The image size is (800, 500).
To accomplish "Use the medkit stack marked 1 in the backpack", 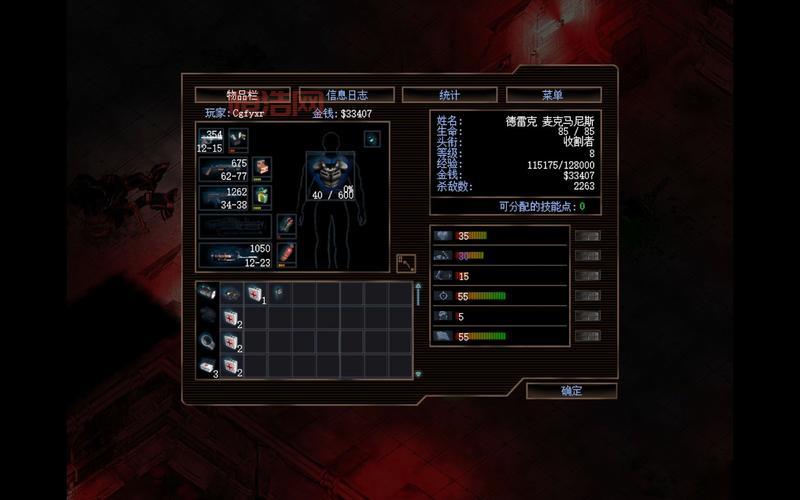I will click(x=255, y=293).
